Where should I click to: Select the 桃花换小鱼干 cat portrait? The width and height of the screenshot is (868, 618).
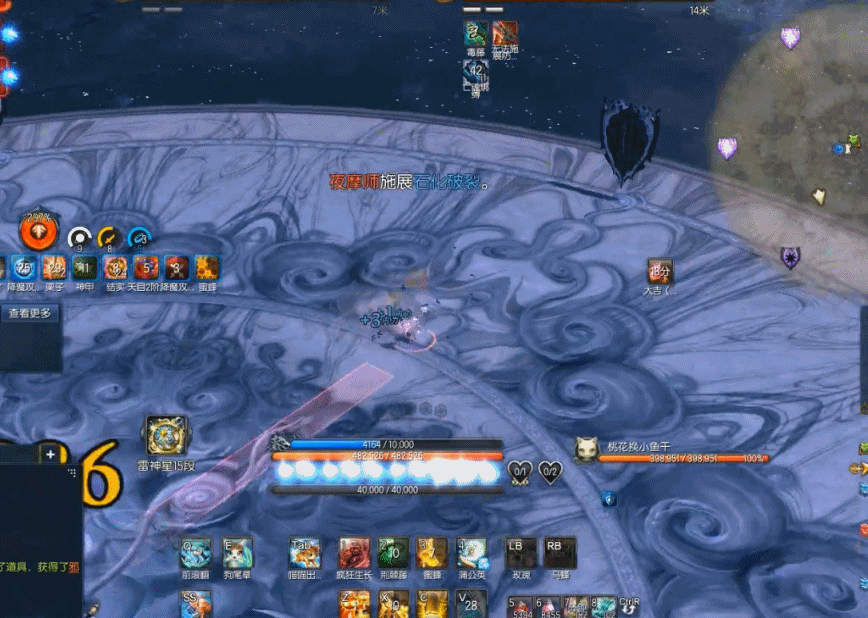coord(585,450)
